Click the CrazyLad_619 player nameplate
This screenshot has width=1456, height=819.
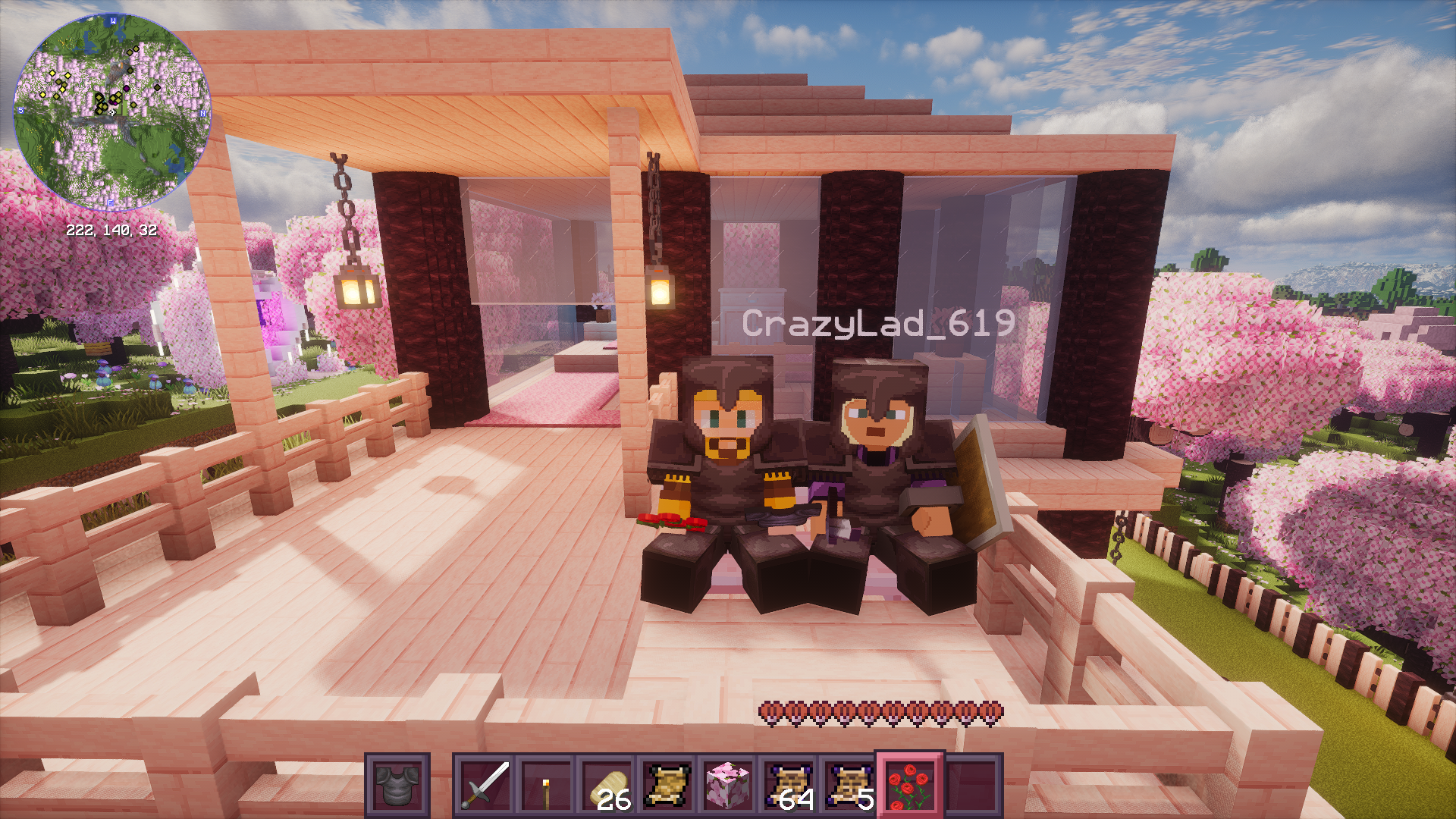pyautogui.click(x=877, y=324)
